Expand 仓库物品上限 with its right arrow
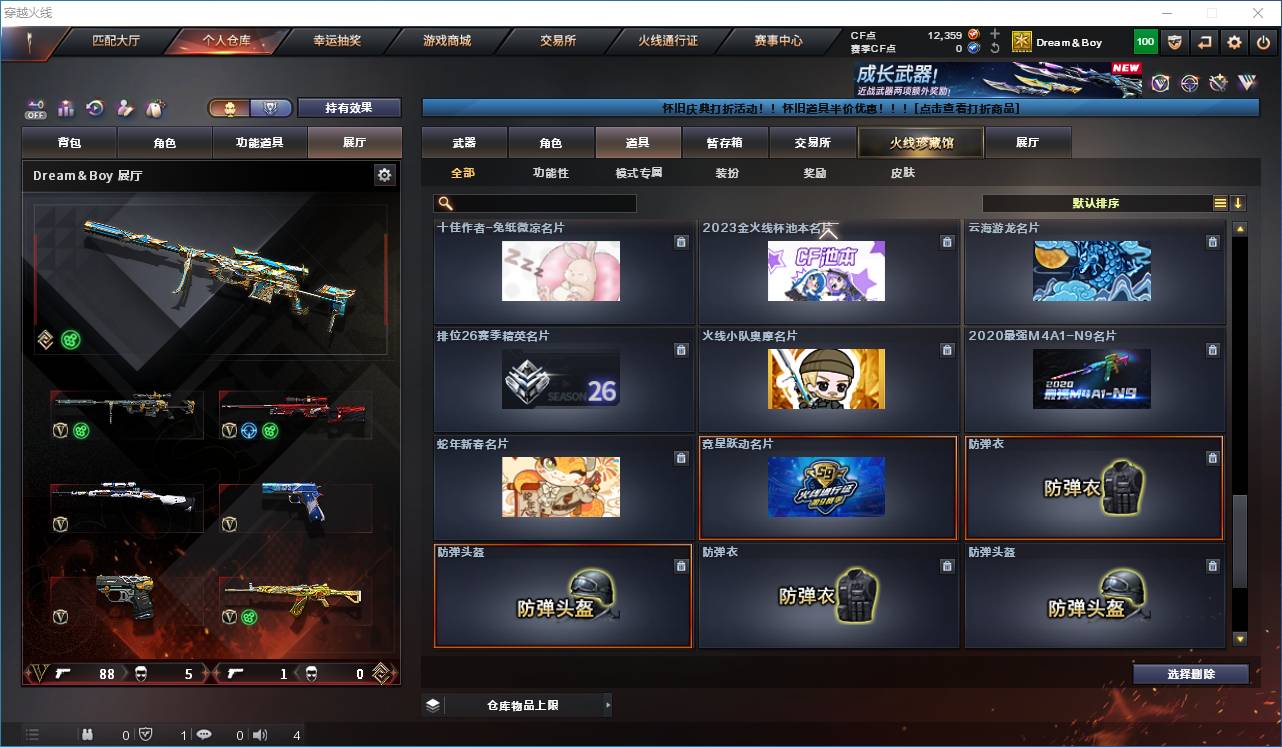The image size is (1282, 747). [x=607, y=704]
